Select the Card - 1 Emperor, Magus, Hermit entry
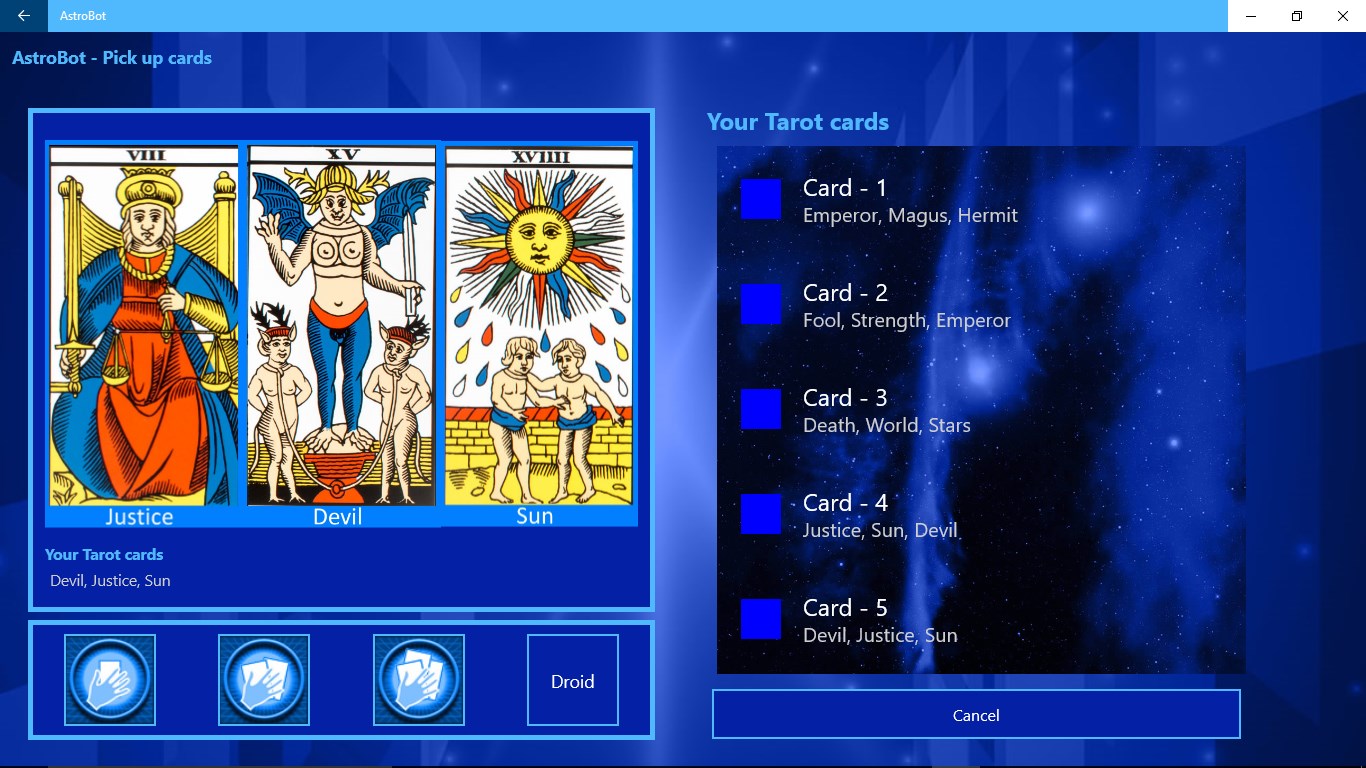This screenshot has height=768, width=1366. (x=909, y=200)
